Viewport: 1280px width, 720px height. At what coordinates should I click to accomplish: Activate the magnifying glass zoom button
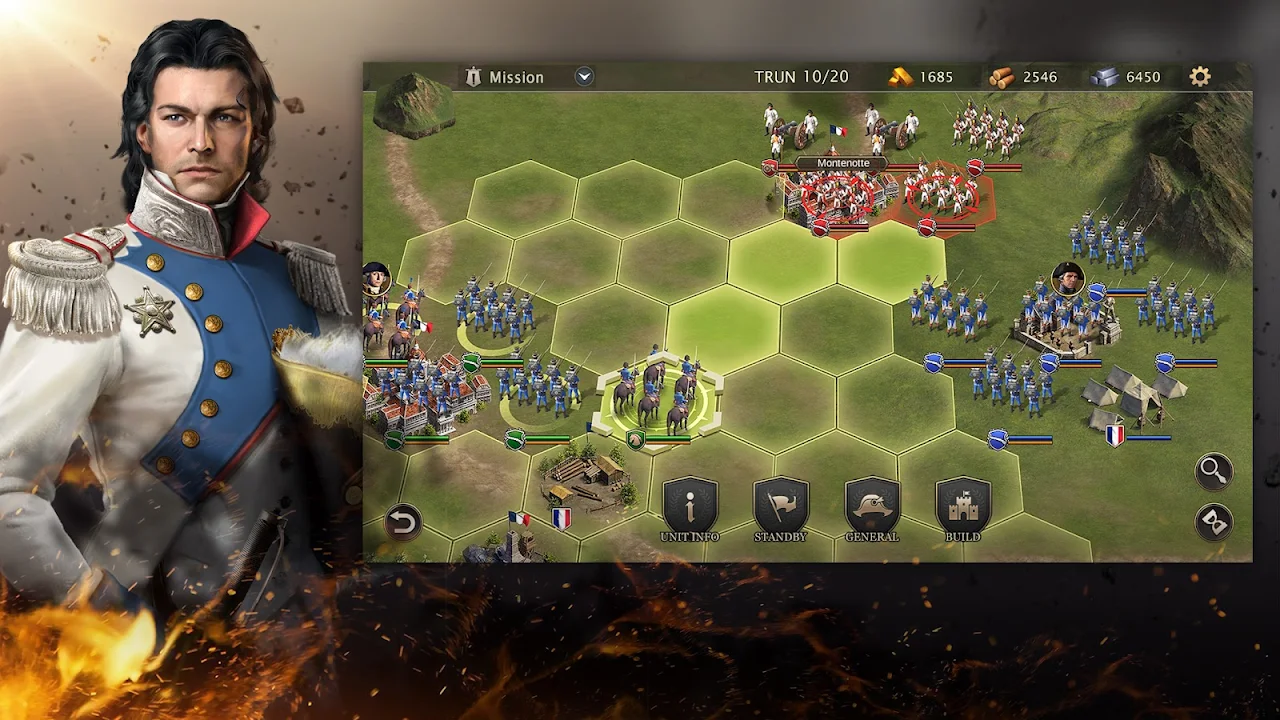coord(1214,471)
